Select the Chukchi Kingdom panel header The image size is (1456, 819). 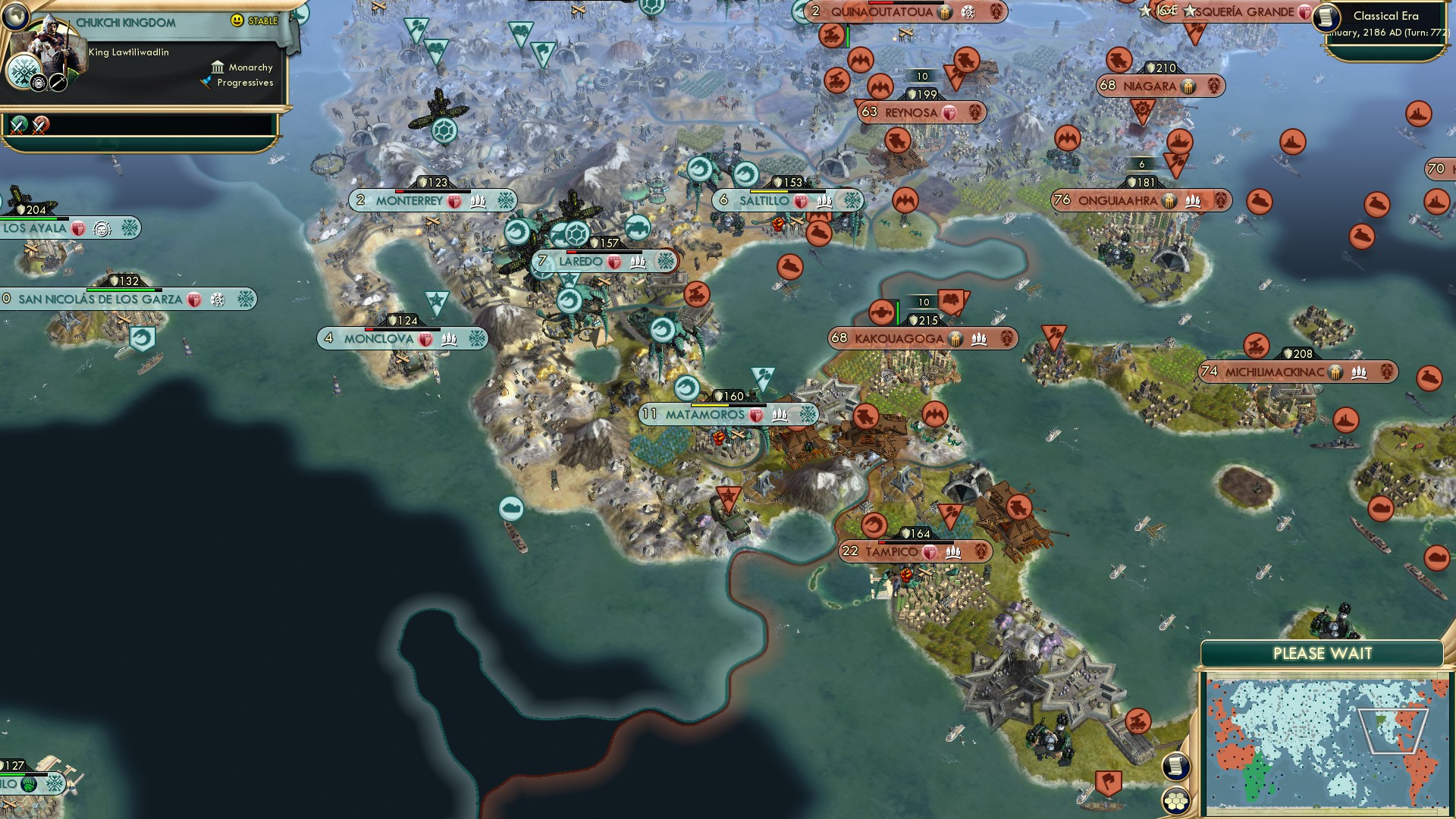click(125, 23)
